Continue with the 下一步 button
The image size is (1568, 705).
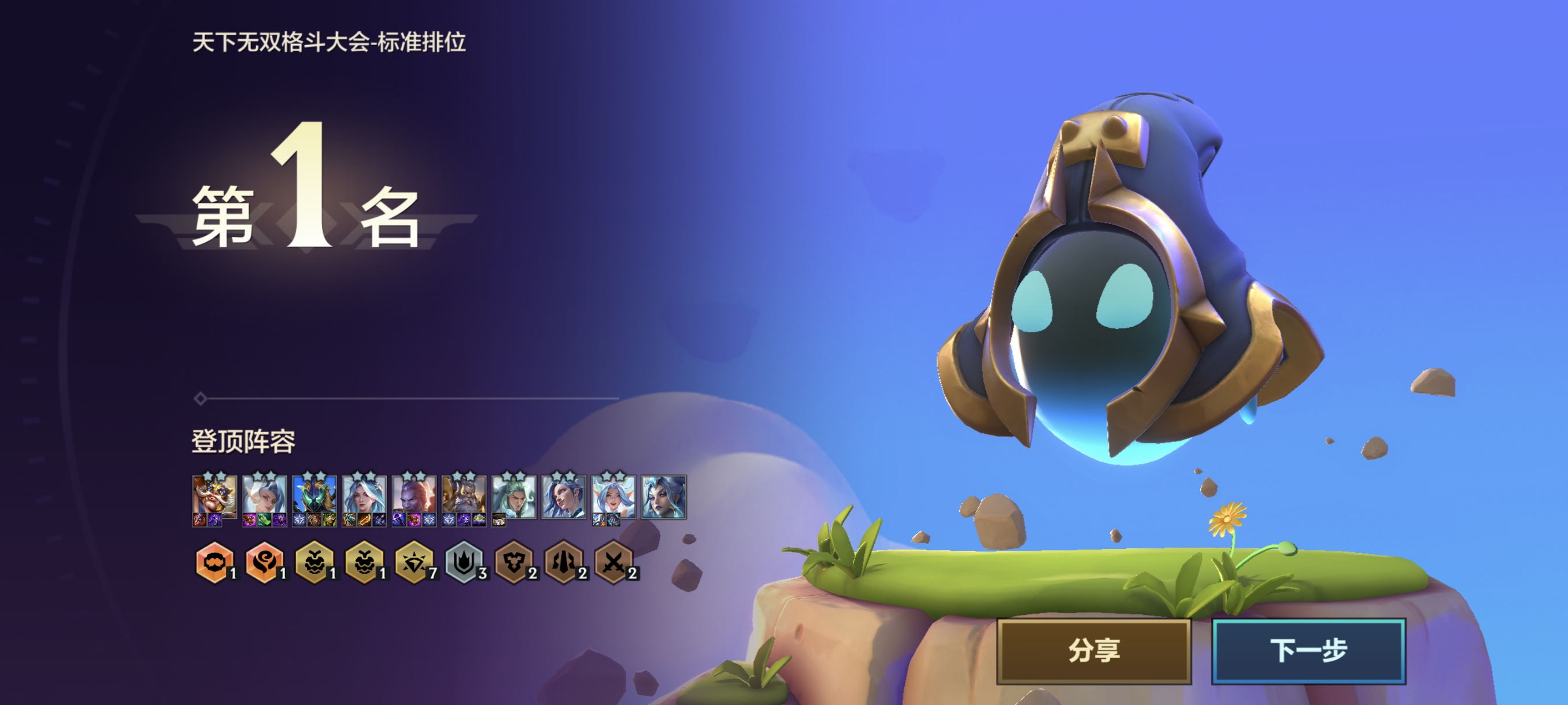point(1308,650)
